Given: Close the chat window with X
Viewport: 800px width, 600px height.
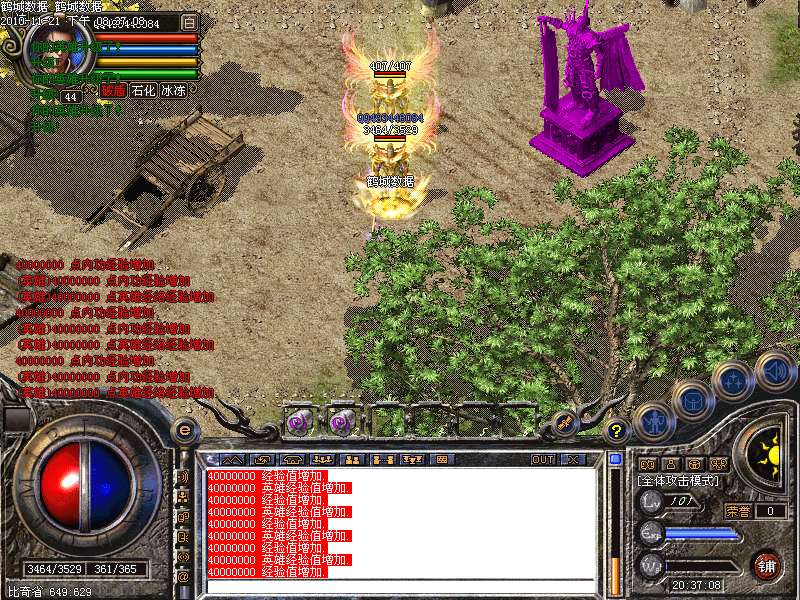Looking at the screenshot, I should (573, 460).
